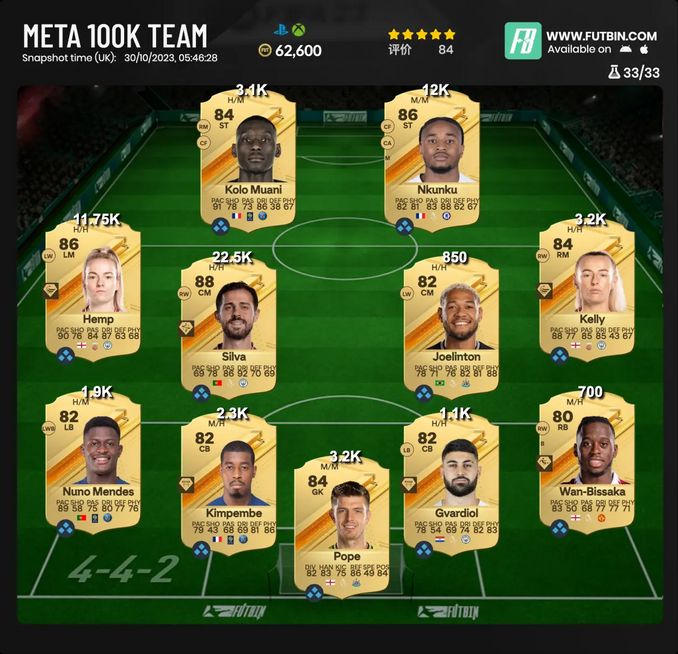Click the chemistry flask icon
678x654 pixels.
click(x=613, y=72)
